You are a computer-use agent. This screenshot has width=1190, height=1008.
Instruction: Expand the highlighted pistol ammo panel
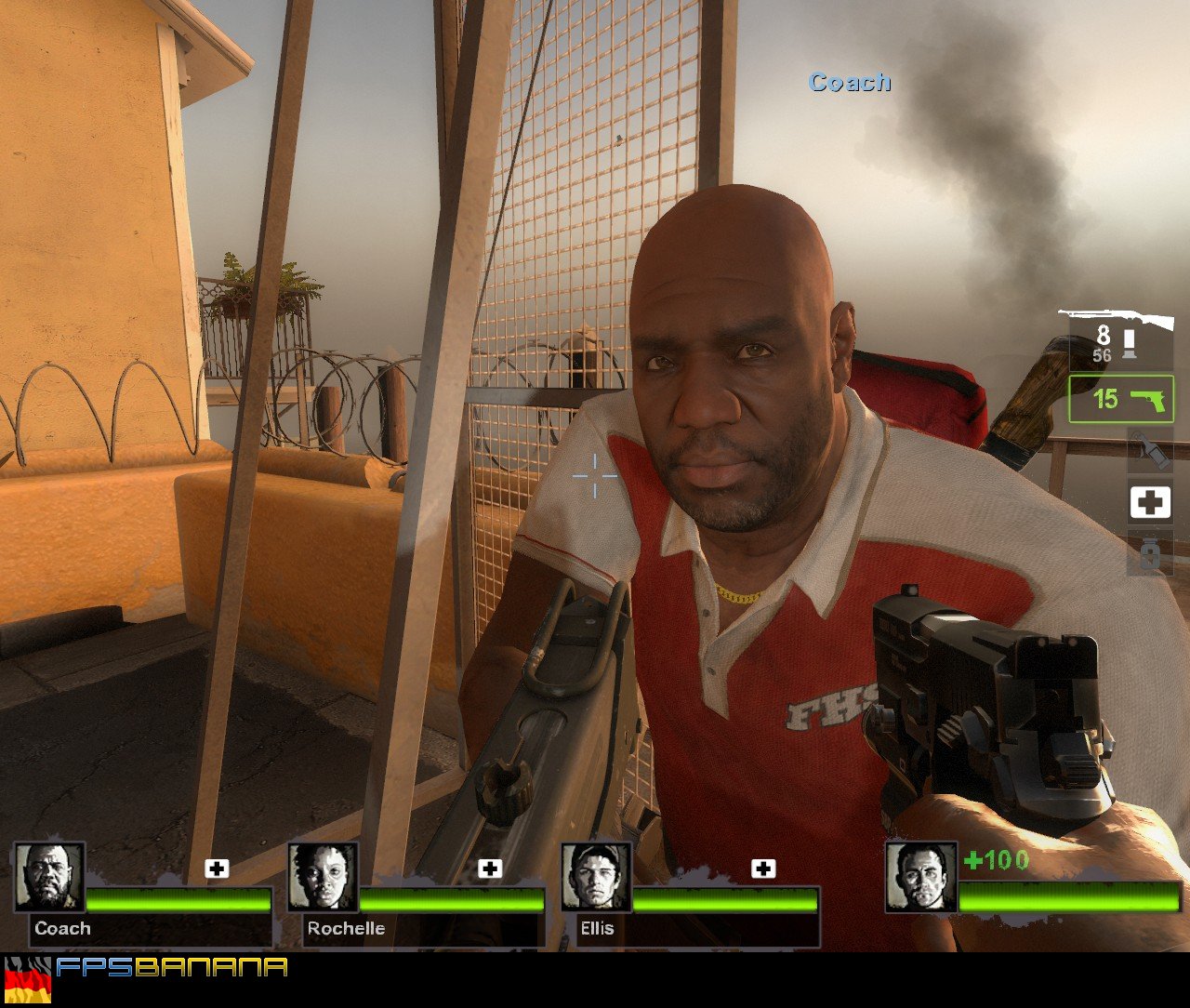(x=1120, y=400)
